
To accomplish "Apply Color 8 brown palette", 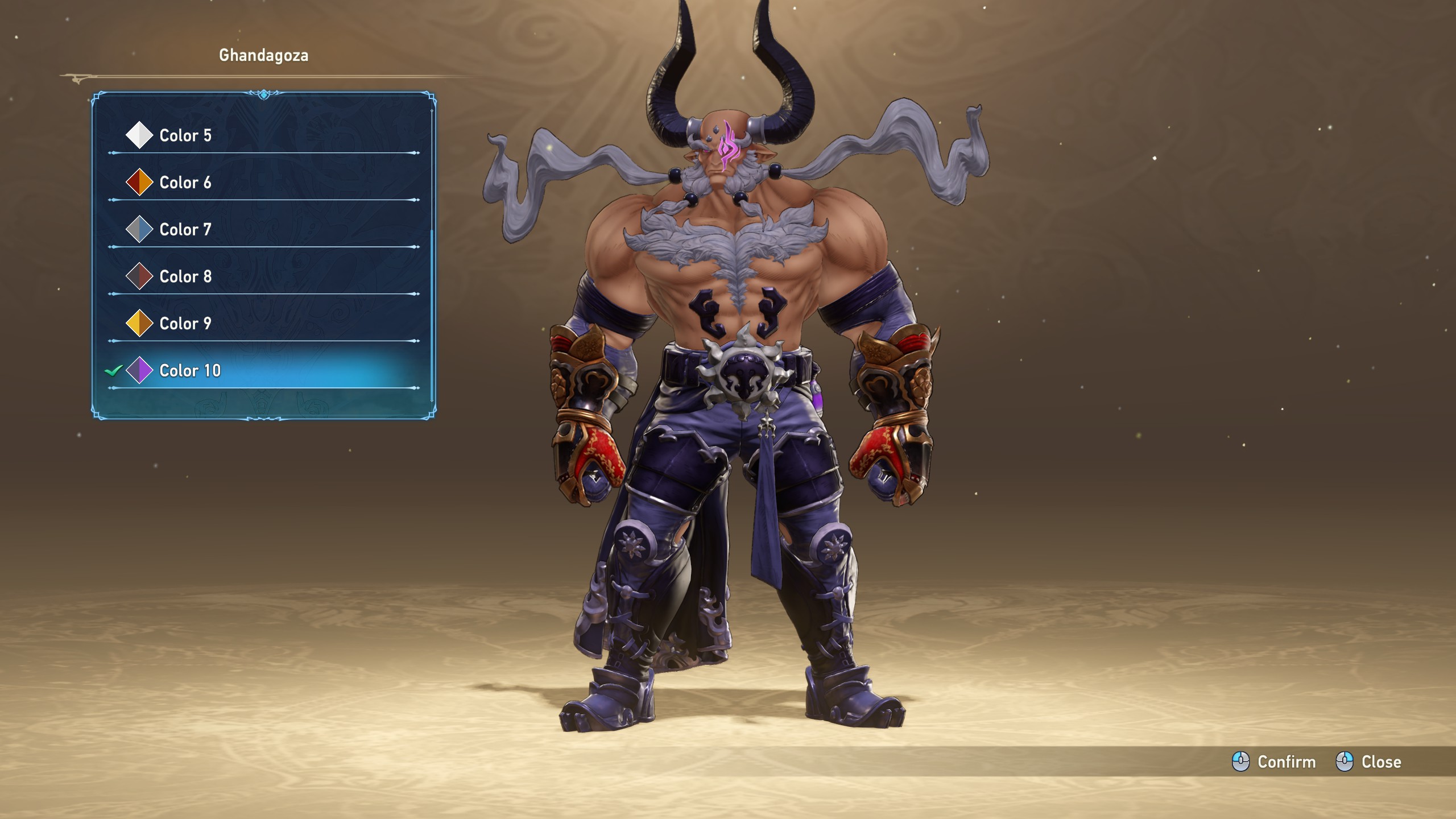I will (x=185, y=277).
